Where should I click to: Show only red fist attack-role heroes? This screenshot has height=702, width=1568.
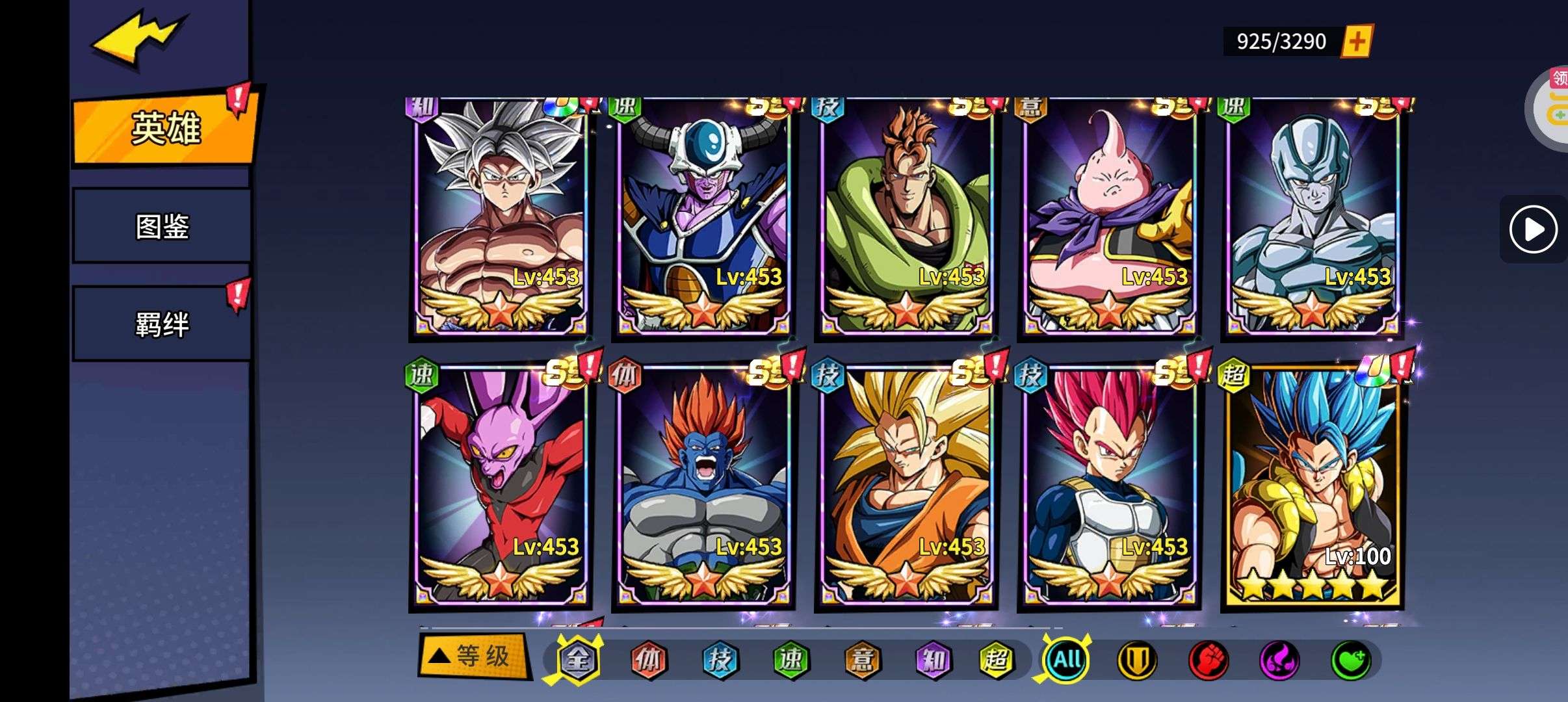1208,660
